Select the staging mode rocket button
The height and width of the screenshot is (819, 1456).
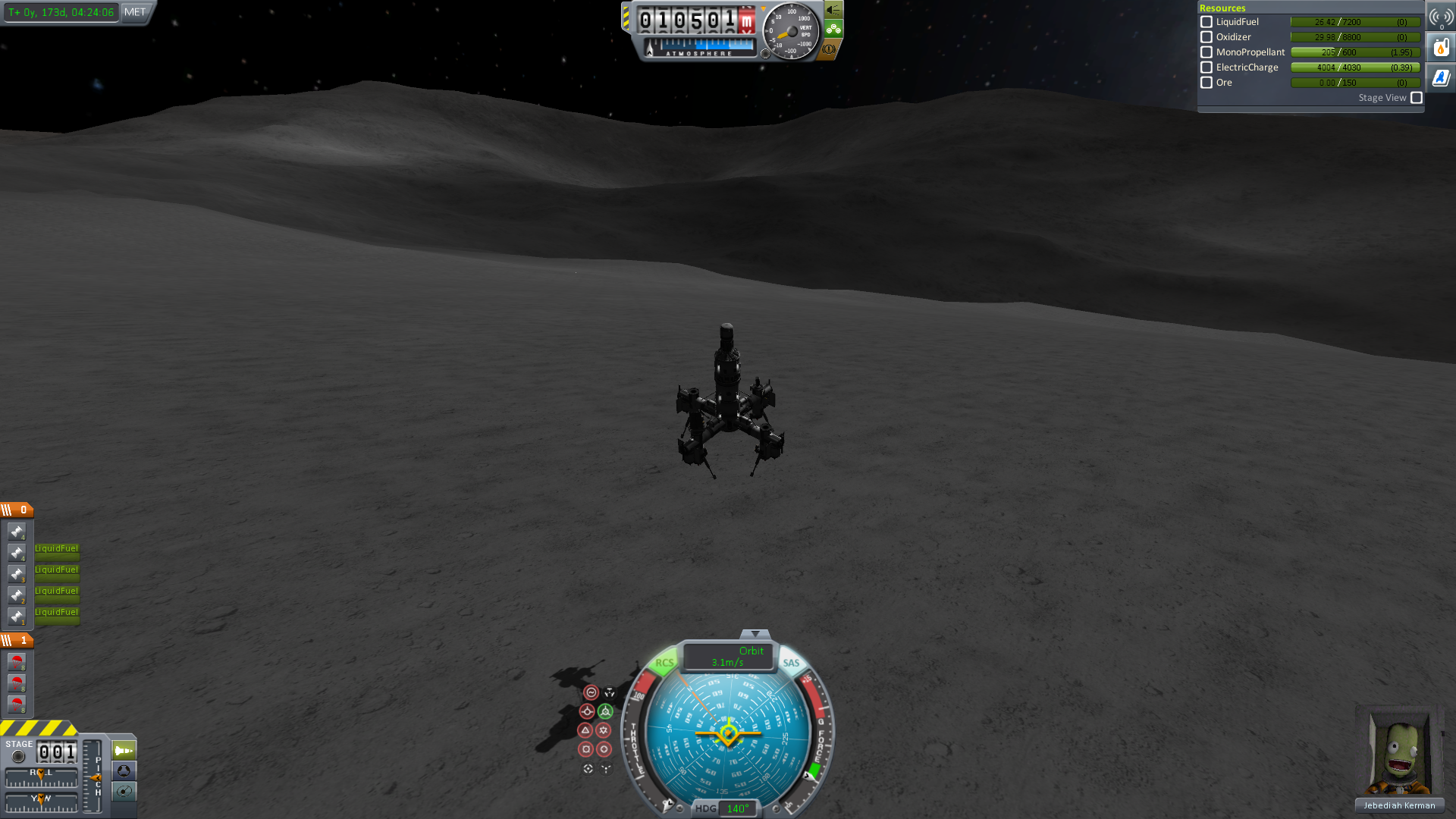coord(124,751)
